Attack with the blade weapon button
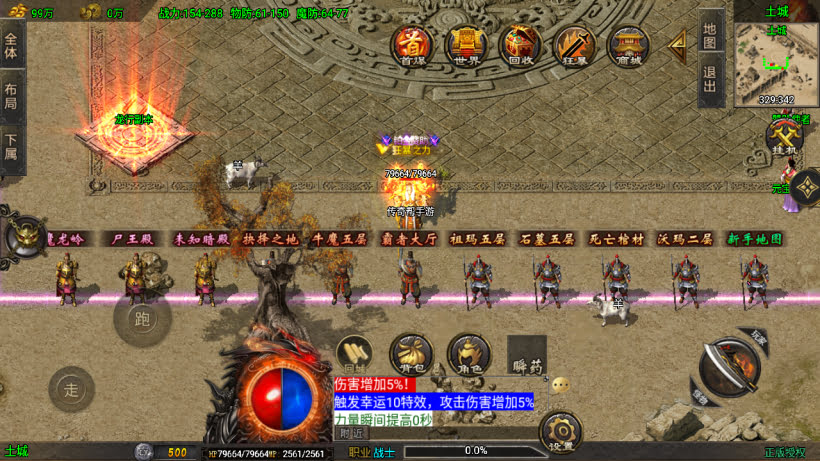 pos(729,366)
